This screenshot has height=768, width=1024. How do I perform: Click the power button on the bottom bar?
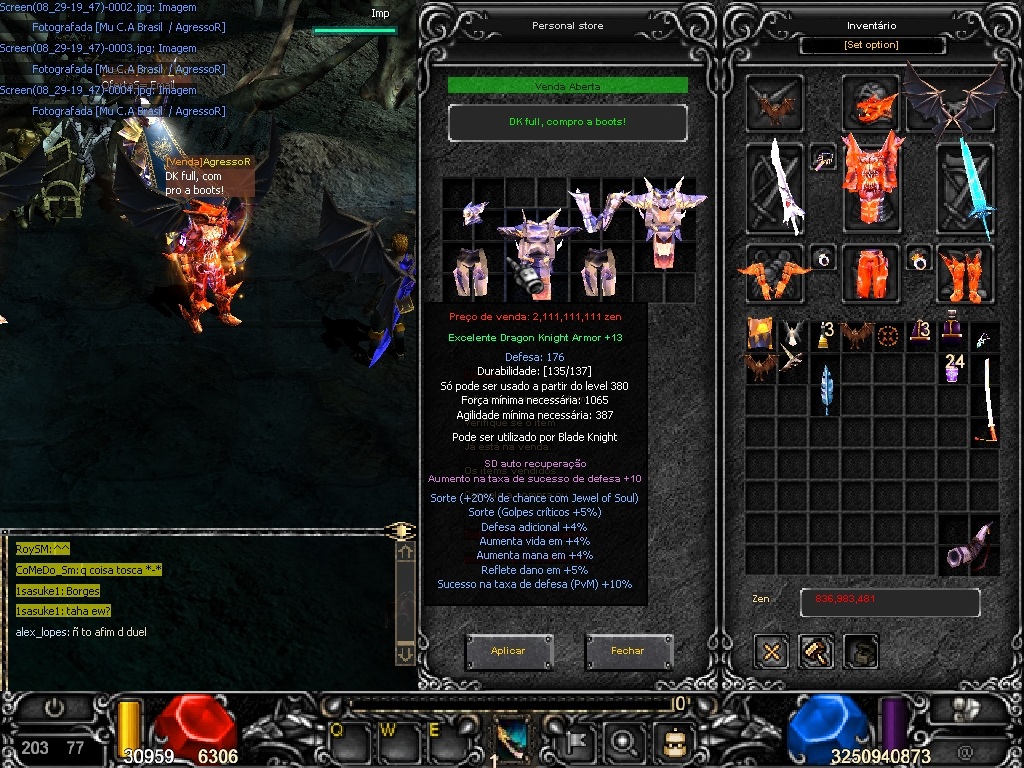tap(55, 707)
